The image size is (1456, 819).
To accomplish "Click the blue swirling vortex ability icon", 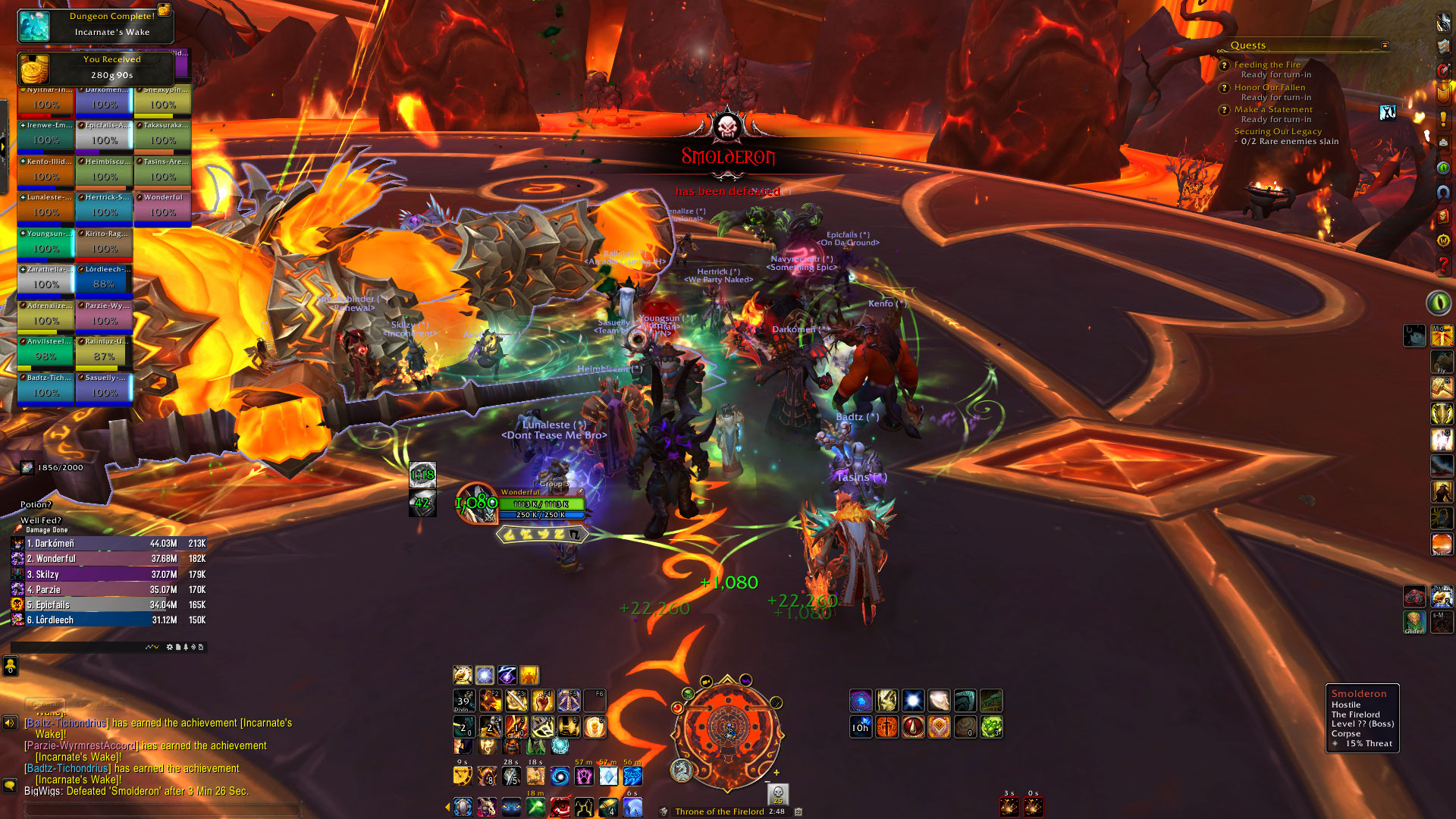I will 560,777.
